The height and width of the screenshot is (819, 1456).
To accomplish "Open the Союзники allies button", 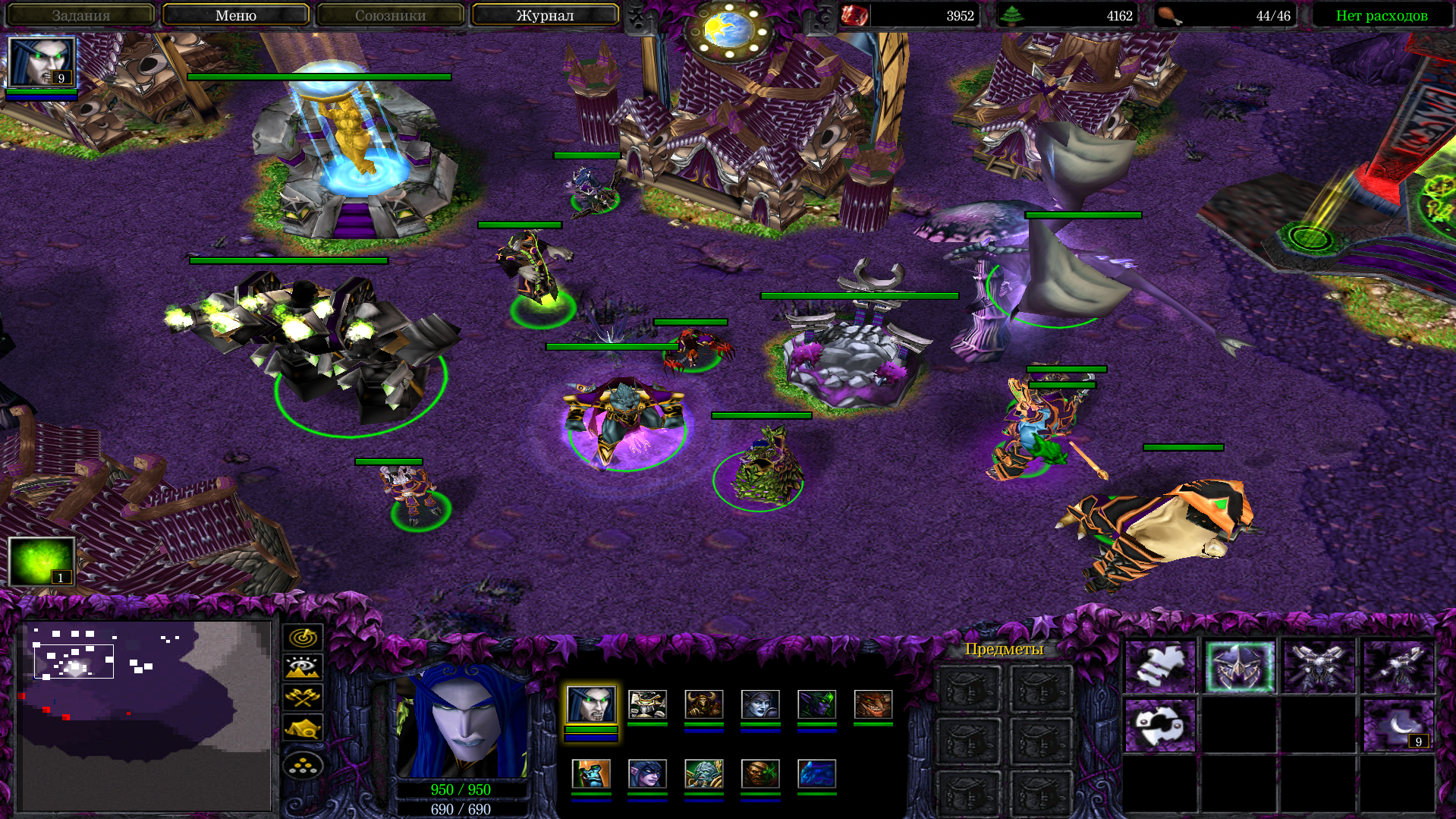I will (390, 15).
